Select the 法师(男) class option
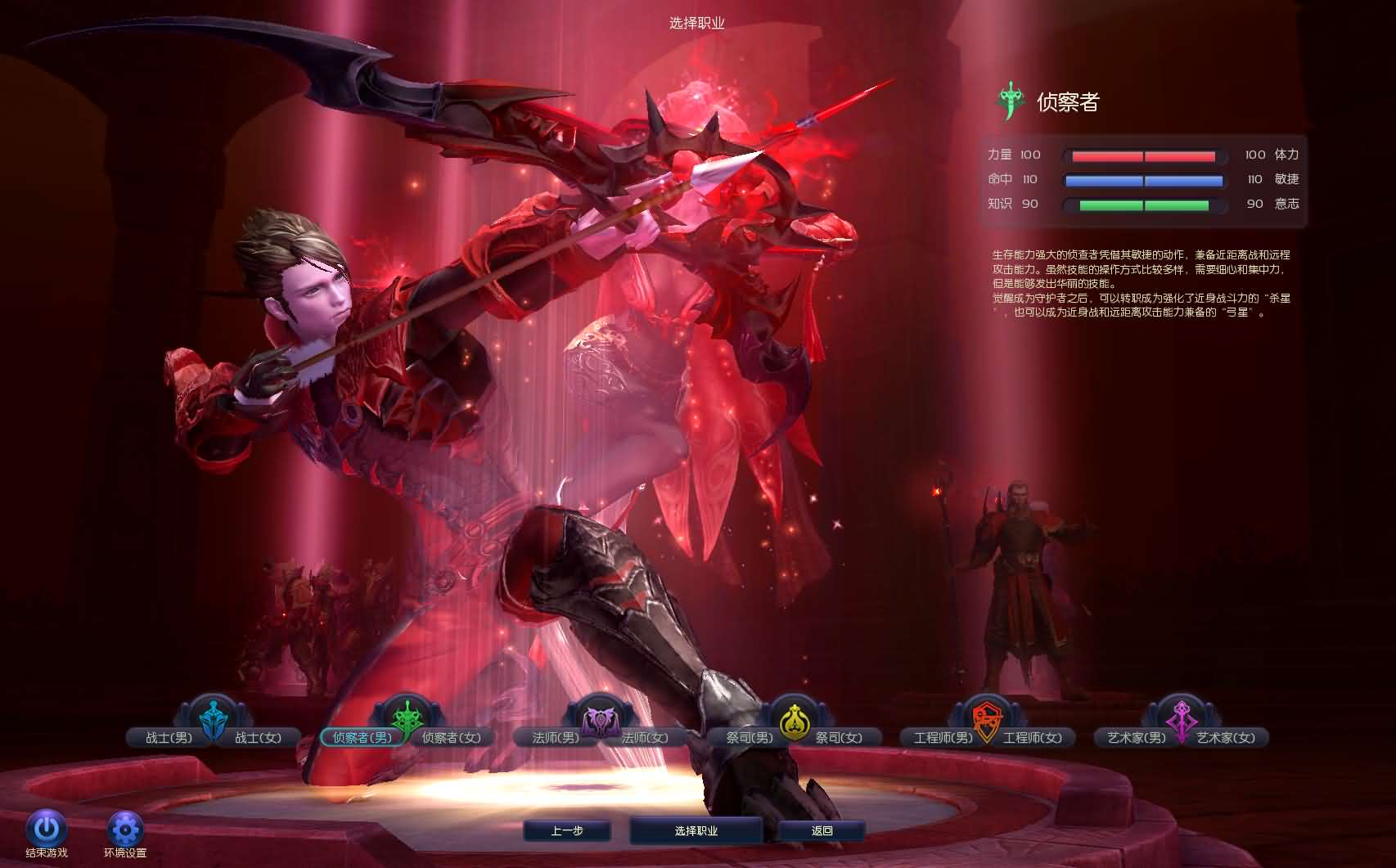 click(556, 736)
